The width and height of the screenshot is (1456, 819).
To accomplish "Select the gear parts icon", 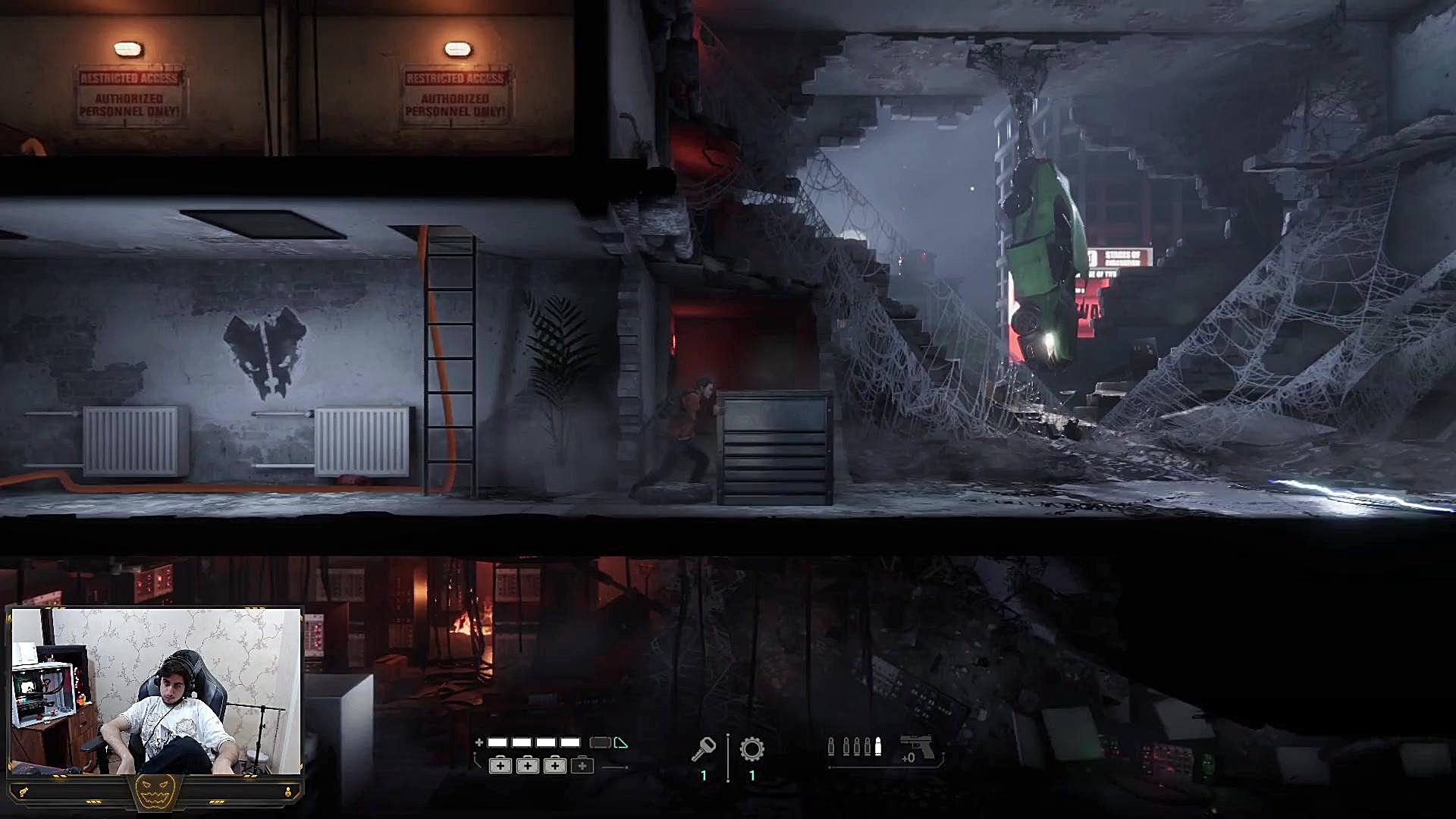I will click(x=752, y=749).
